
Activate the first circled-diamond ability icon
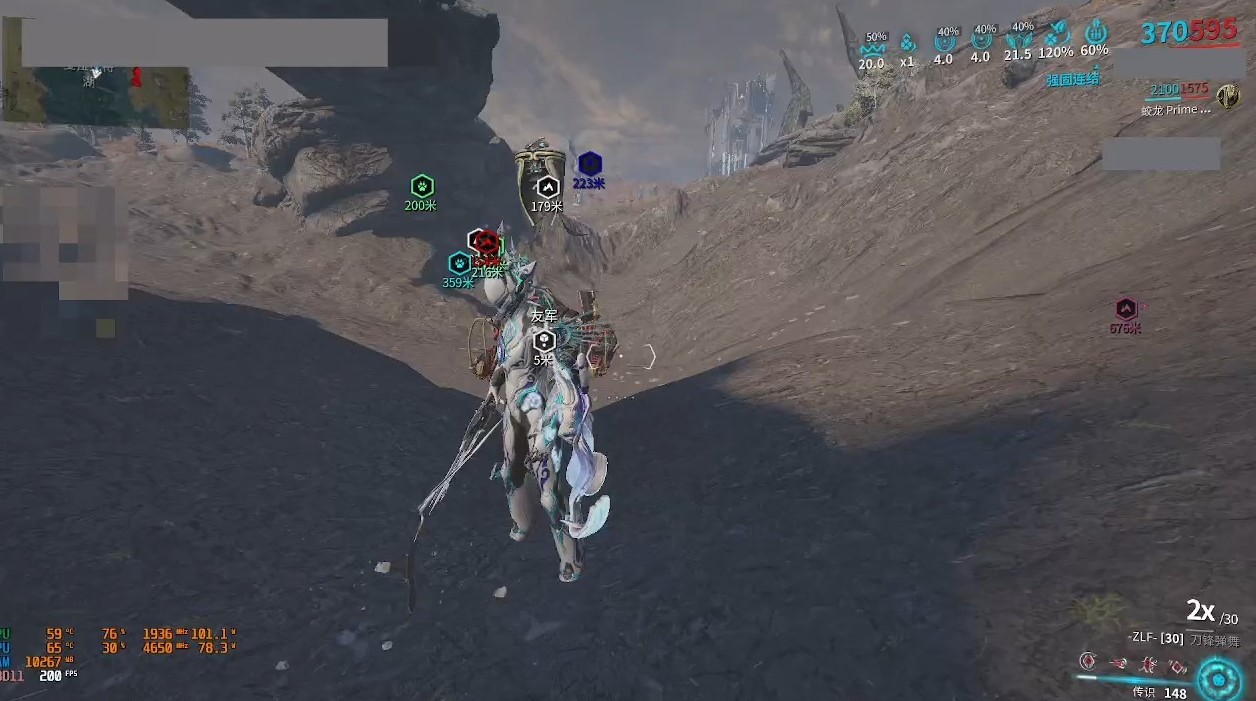(1089, 662)
